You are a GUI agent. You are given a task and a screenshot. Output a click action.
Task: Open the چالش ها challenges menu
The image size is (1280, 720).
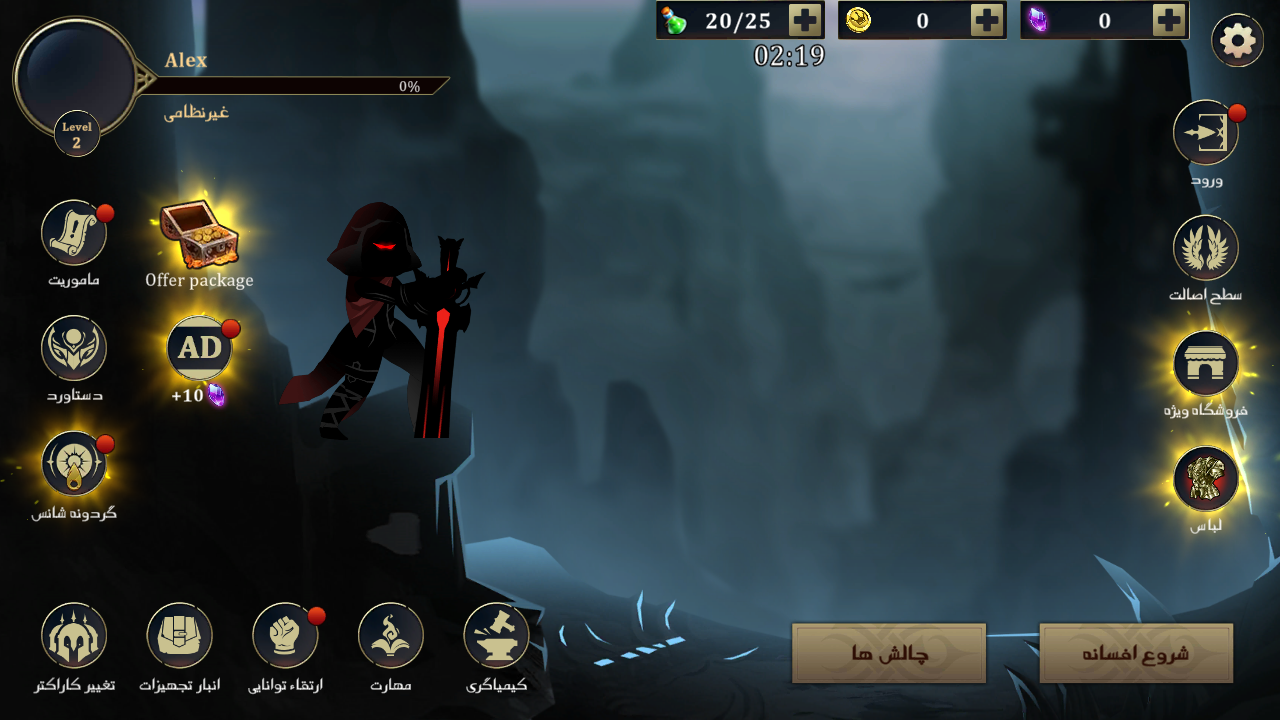[887, 653]
